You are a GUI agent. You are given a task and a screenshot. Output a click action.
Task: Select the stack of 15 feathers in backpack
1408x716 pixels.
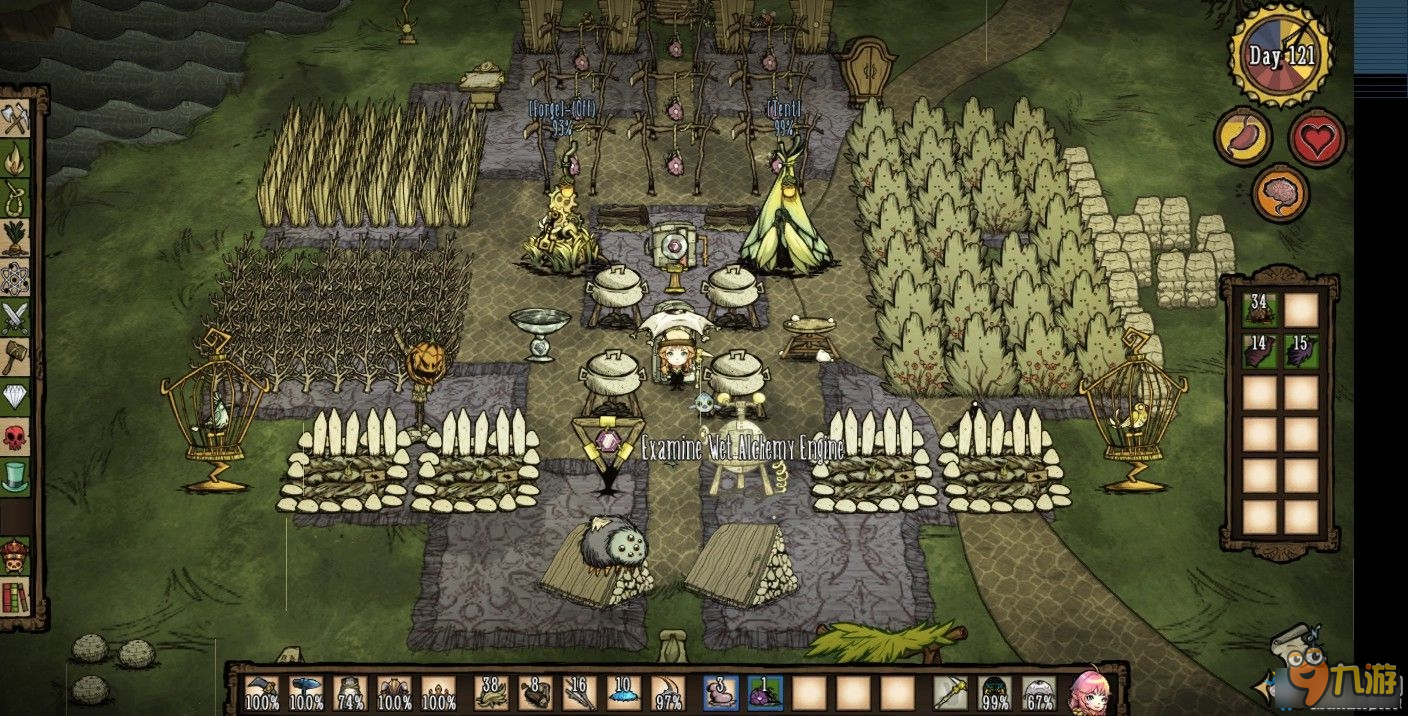pos(1301,352)
